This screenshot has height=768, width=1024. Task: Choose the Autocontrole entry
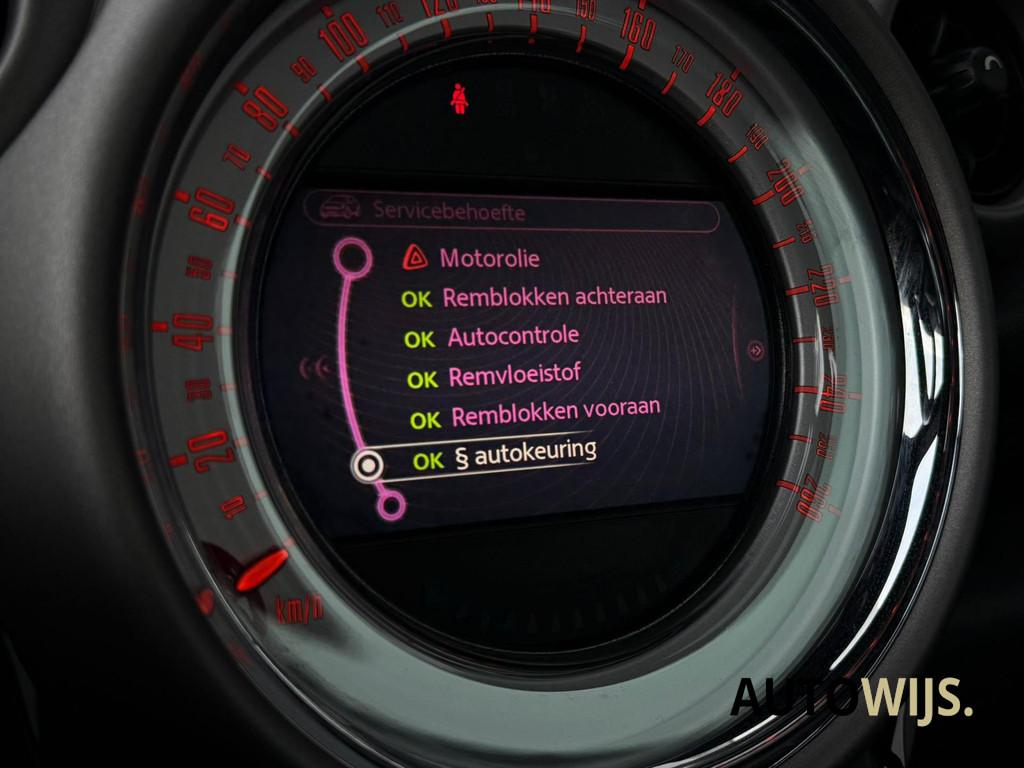[x=512, y=337]
